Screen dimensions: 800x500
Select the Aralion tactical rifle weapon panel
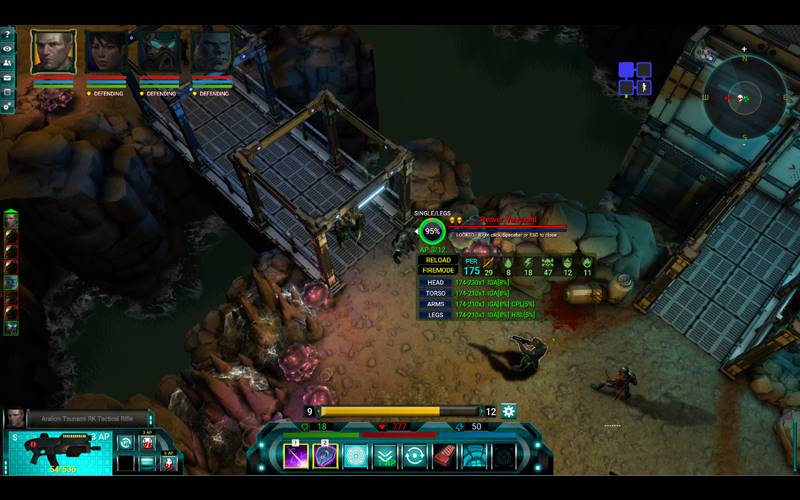point(60,450)
